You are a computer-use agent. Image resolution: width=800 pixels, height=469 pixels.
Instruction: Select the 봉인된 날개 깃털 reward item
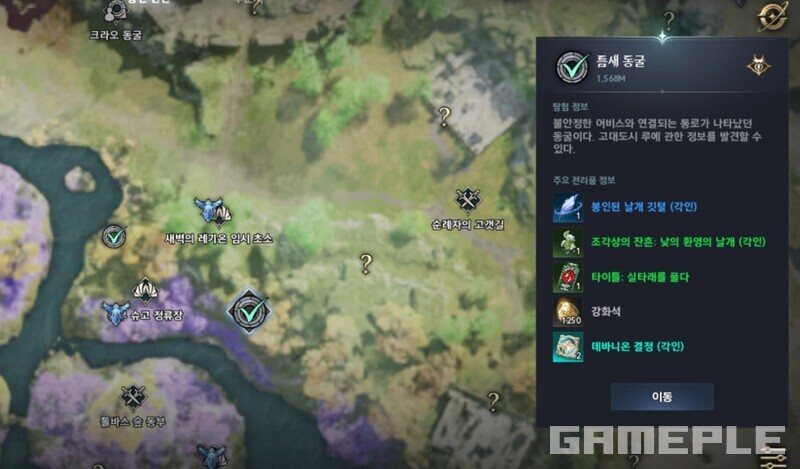[x=568, y=207]
